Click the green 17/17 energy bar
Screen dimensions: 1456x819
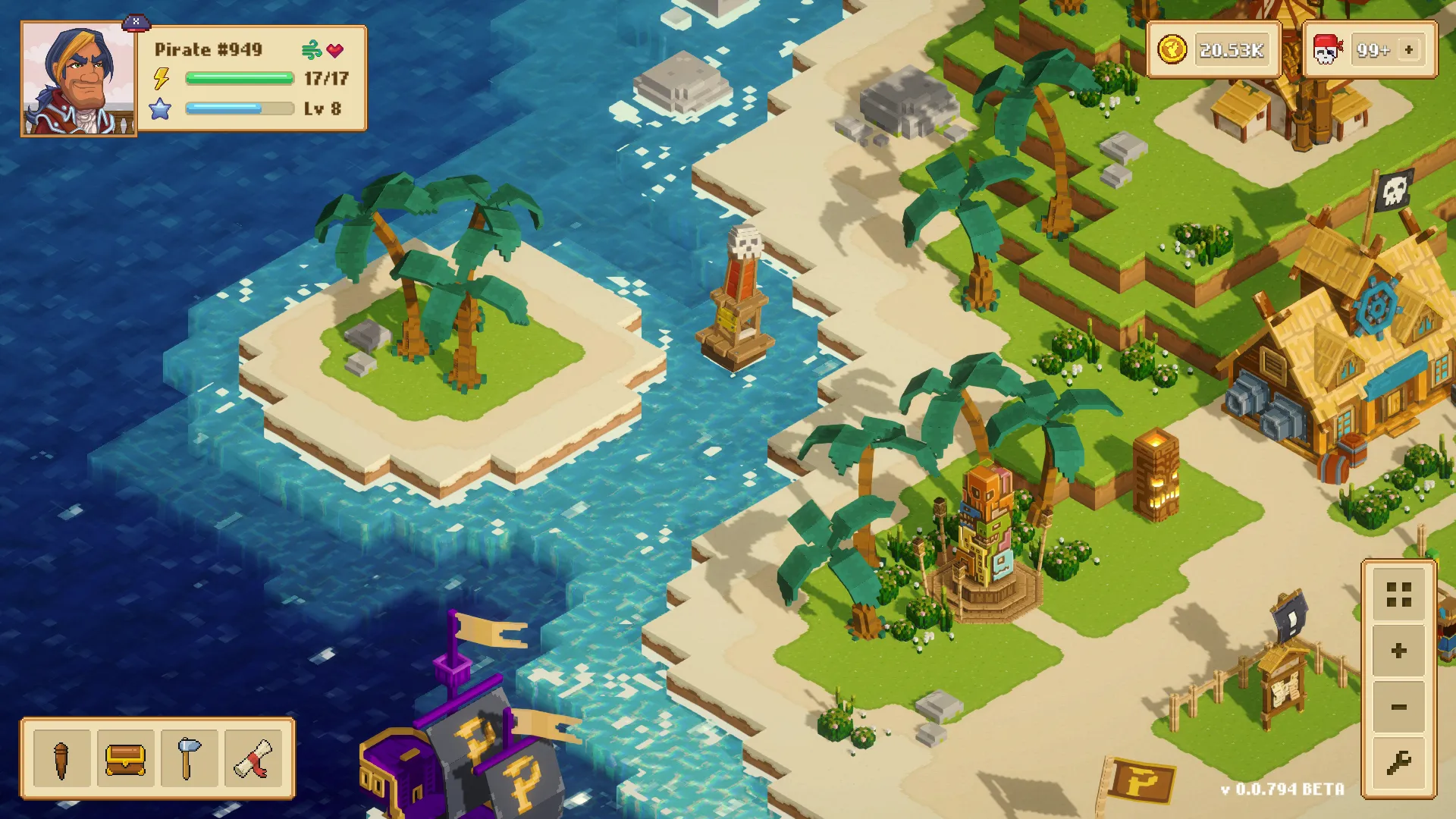pos(239,77)
